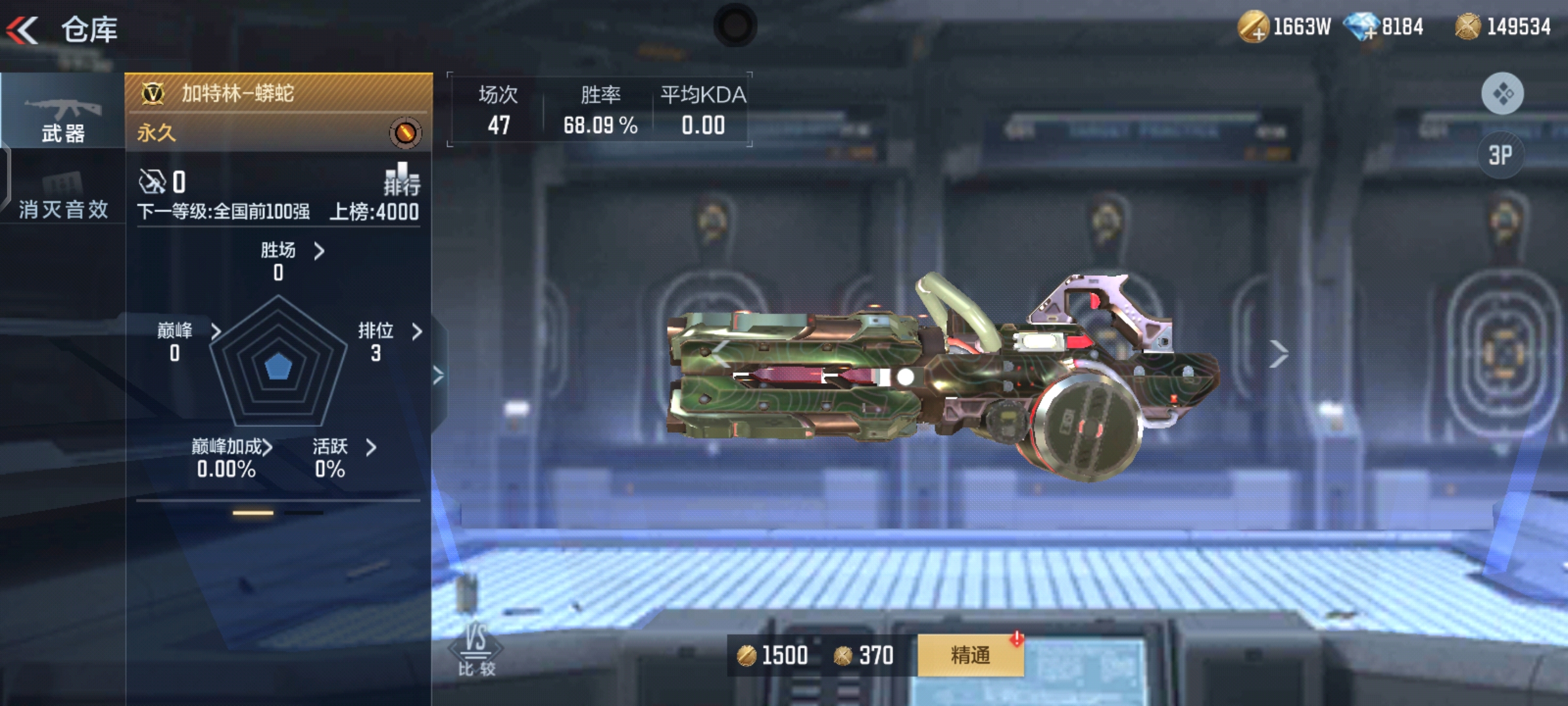Go back from the 仓库 screen
This screenshot has width=1568, height=706.
pos(24,29)
